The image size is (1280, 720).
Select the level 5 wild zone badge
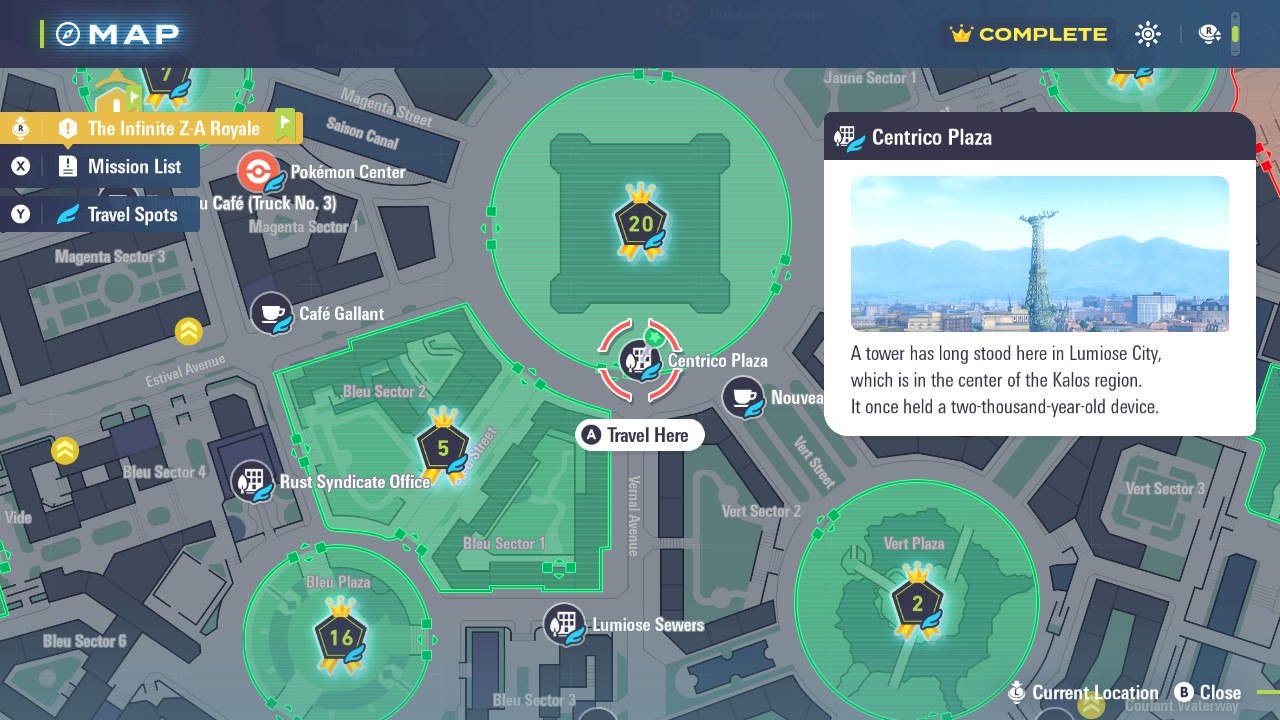tap(443, 448)
